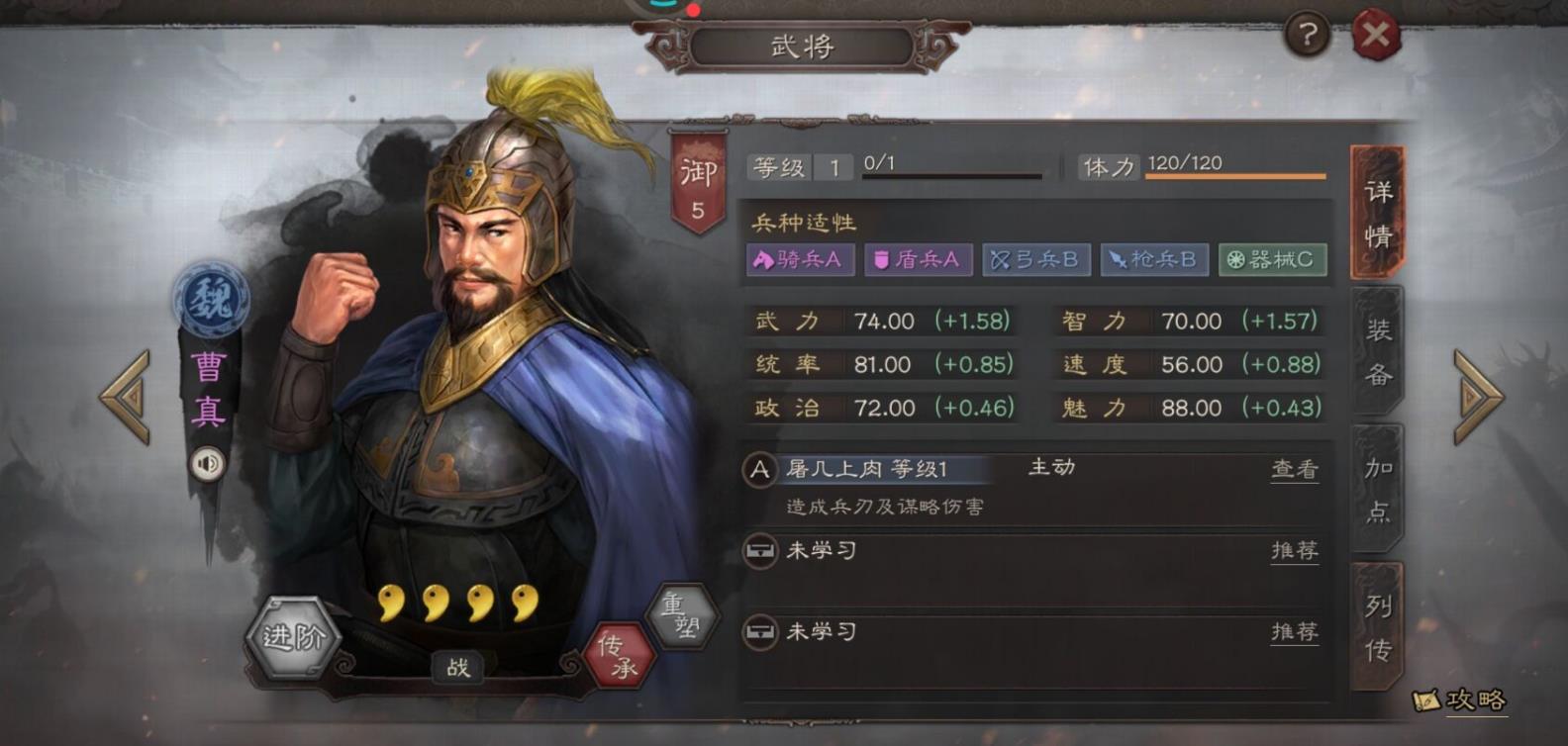
Task: Select the 骑兵A cavalry aptitude icon
Action: click(x=800, y=259)
